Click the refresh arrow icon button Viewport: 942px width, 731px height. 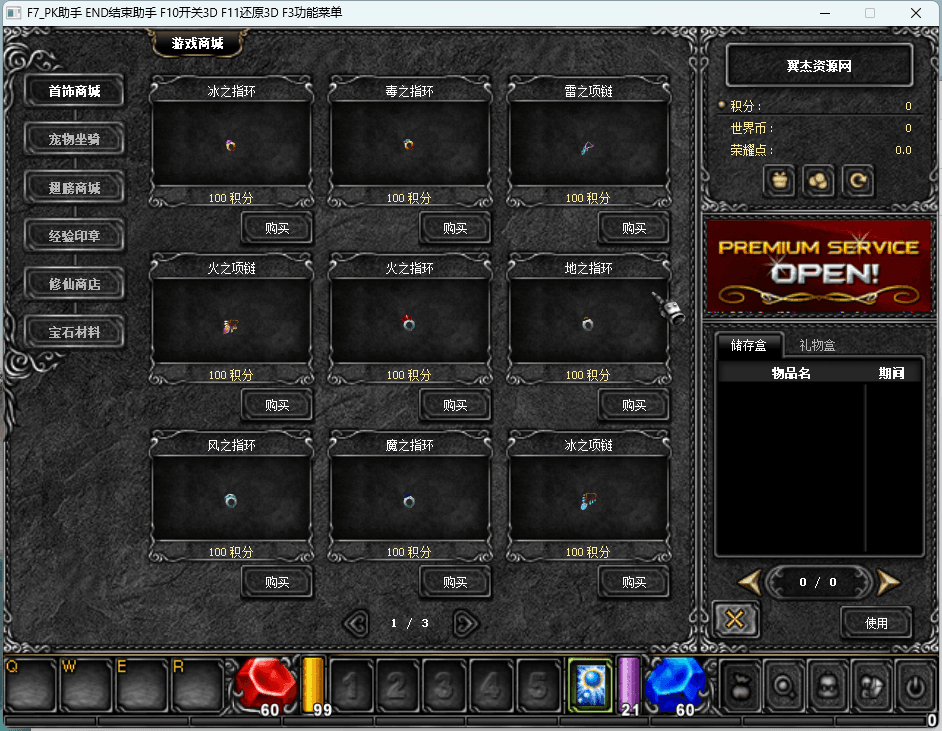coord(857,181)
